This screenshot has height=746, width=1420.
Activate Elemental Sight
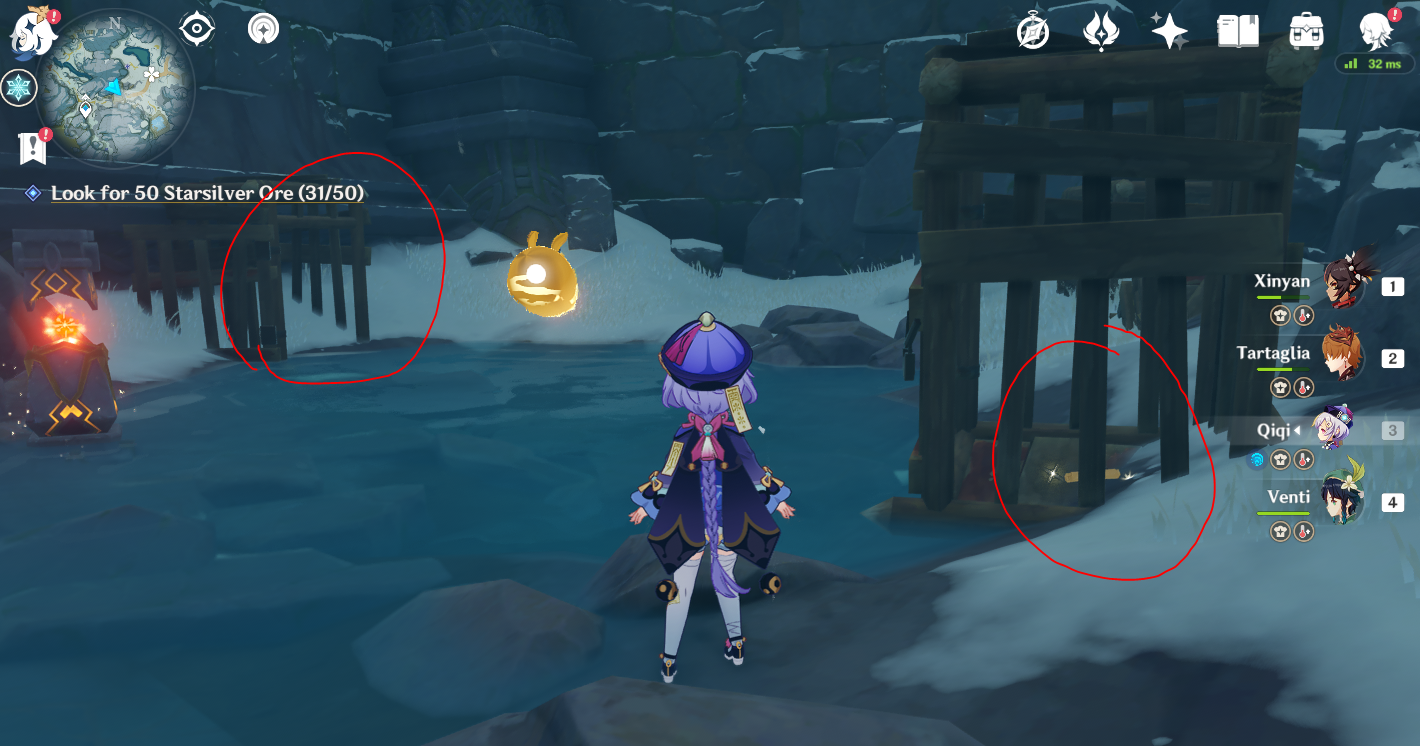(x=196, y=28)
